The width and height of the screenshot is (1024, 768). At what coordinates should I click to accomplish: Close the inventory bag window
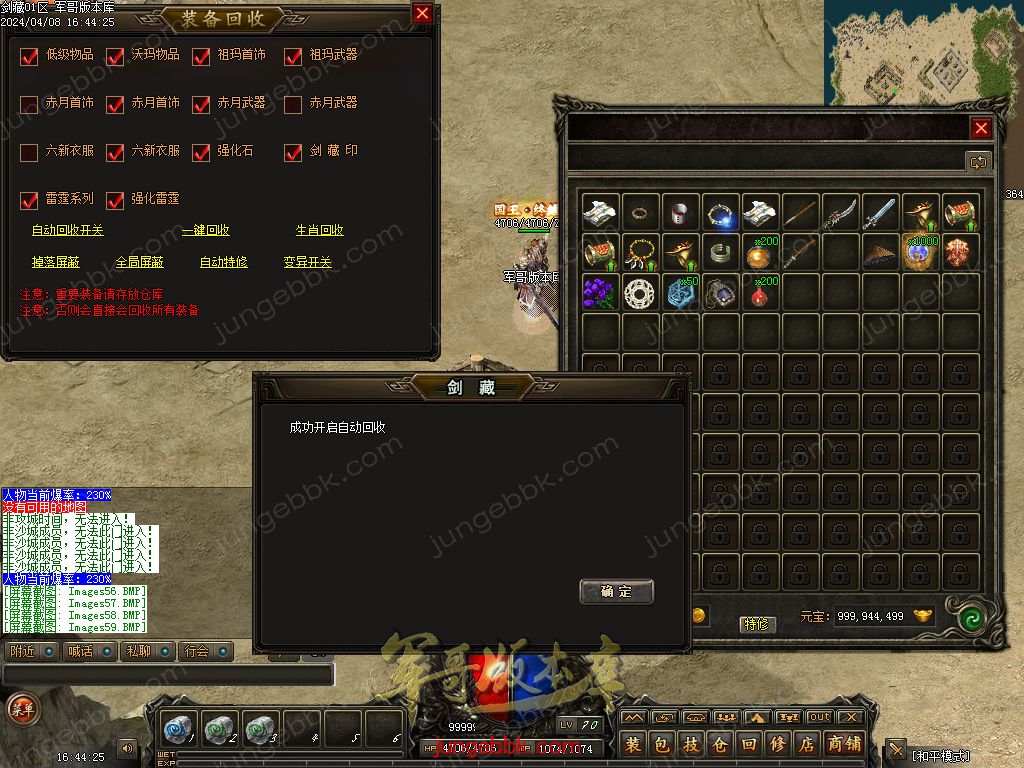click(981, 128)
